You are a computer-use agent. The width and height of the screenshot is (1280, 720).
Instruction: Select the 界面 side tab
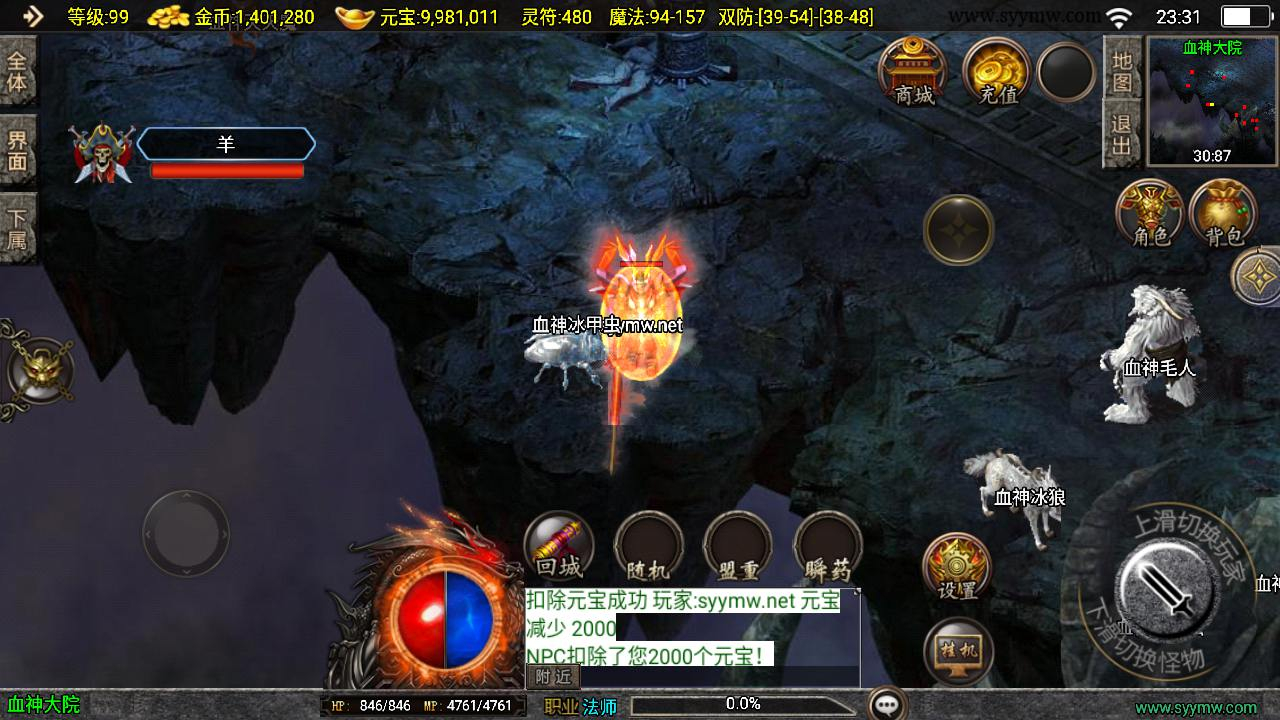(17, 150)
